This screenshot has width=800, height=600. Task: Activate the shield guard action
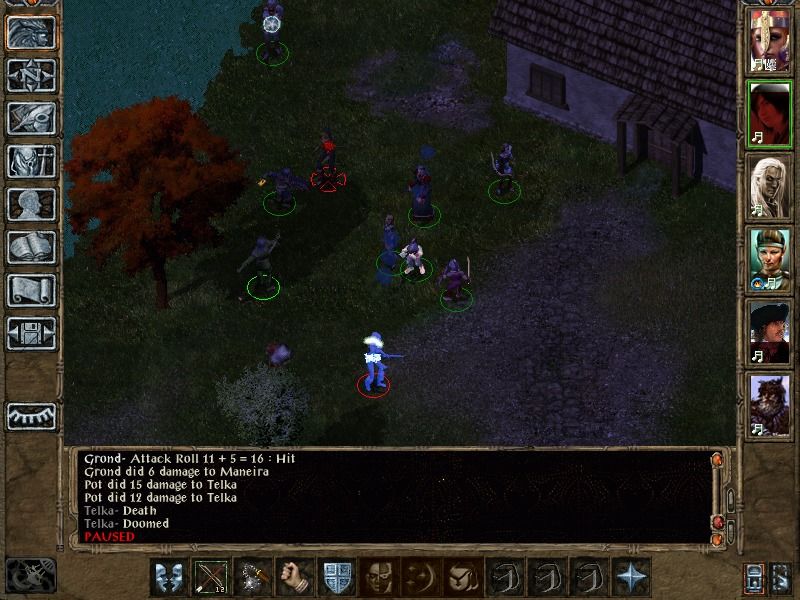pyautogui.click(x=337, y=578)
